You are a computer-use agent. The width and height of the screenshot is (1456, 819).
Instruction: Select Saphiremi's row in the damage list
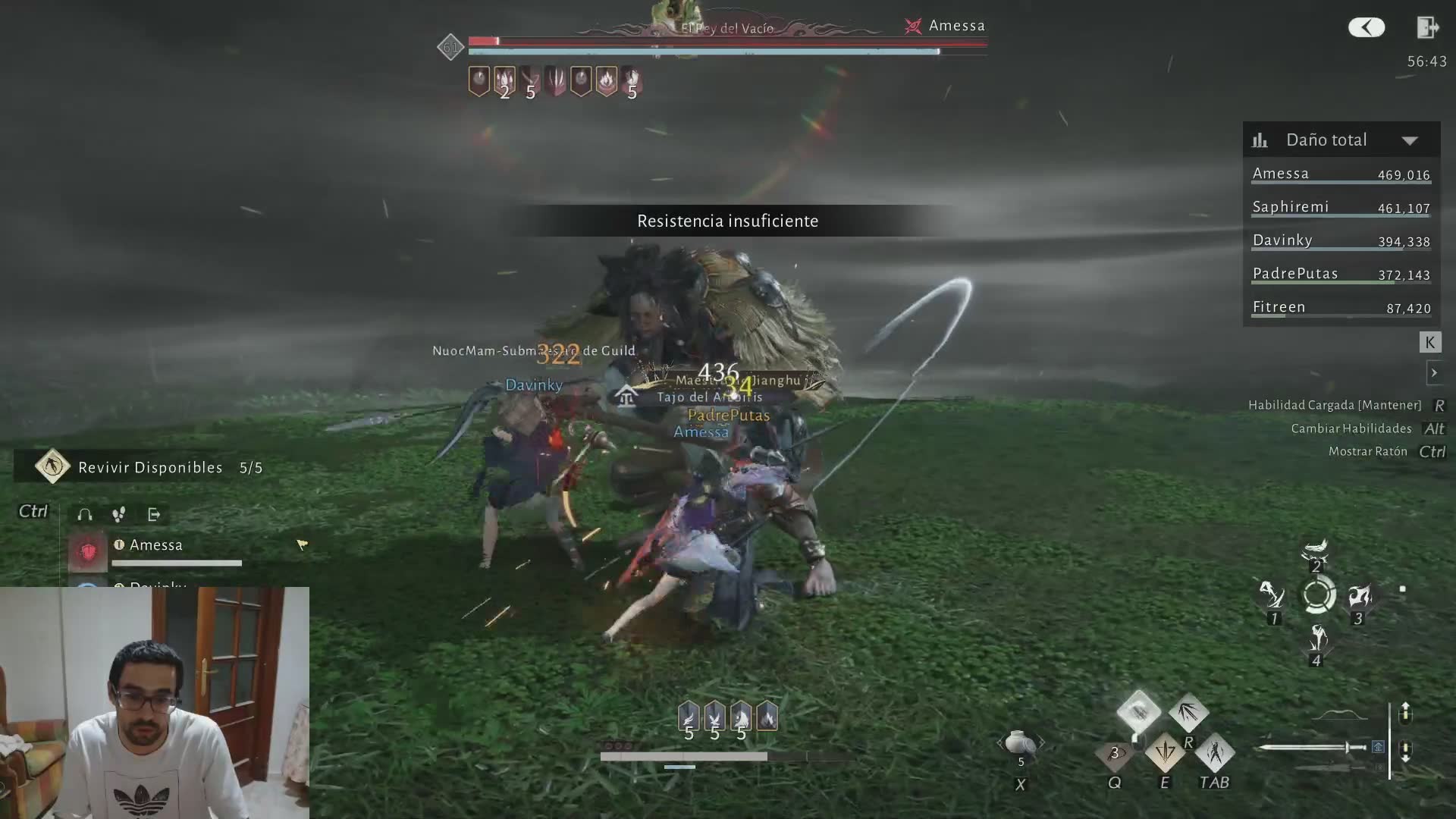coord(1341,207)
